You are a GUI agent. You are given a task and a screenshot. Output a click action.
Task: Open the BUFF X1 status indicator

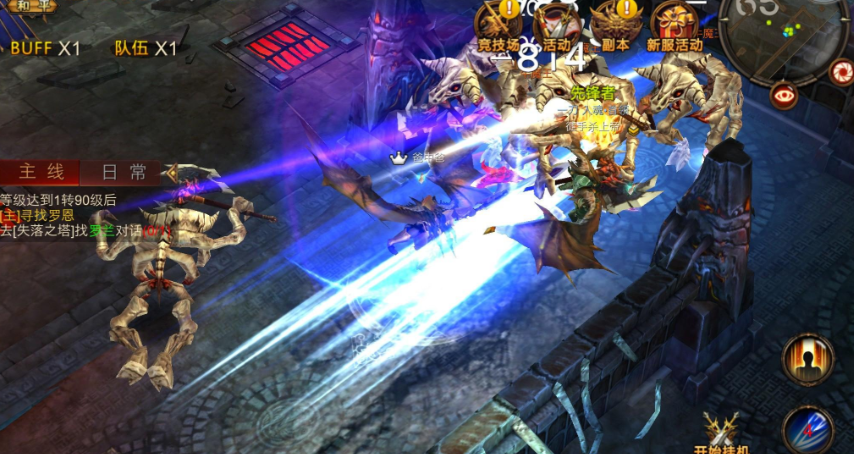click(45, 48)
